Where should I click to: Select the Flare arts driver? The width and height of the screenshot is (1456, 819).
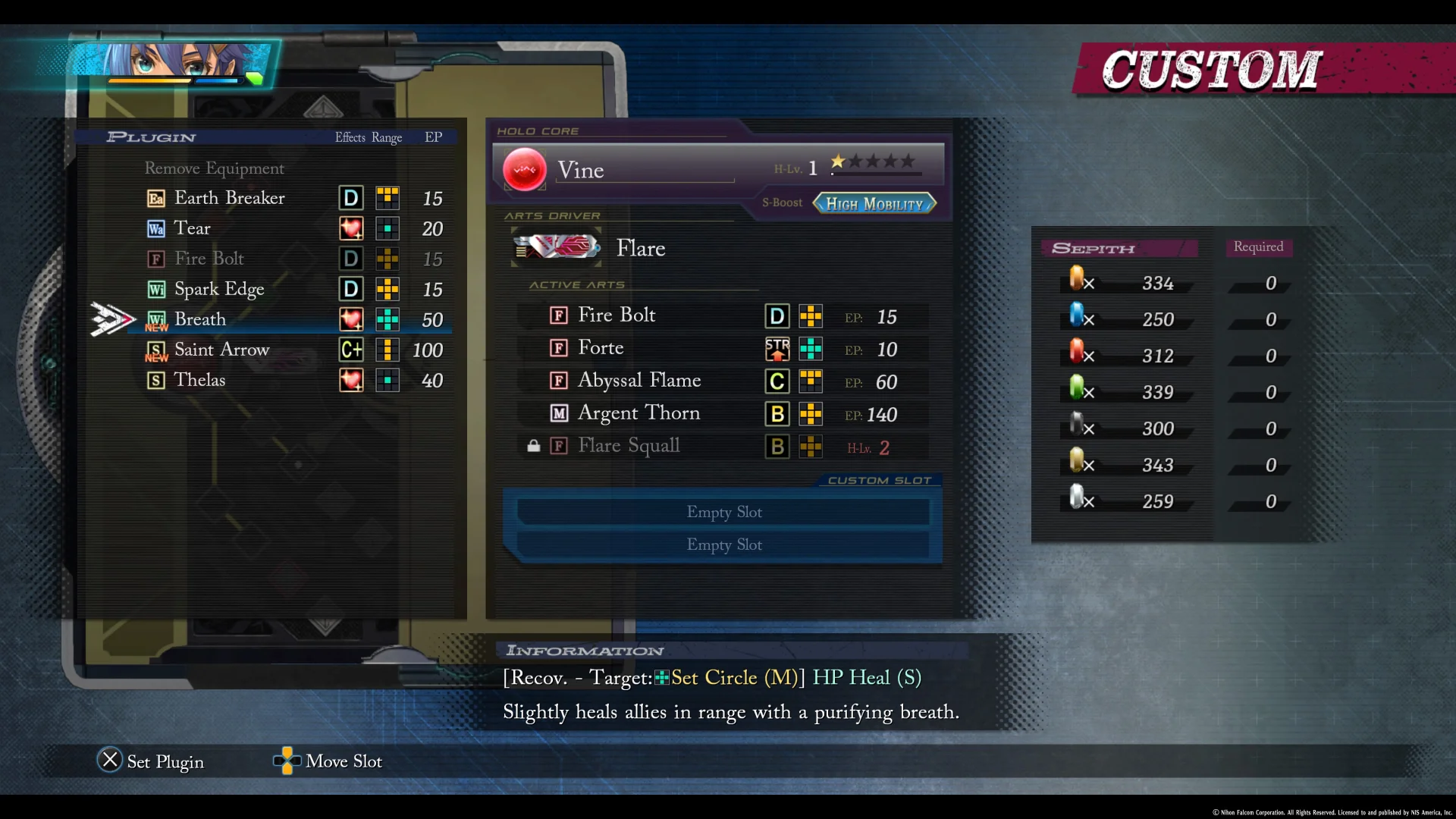641,248
